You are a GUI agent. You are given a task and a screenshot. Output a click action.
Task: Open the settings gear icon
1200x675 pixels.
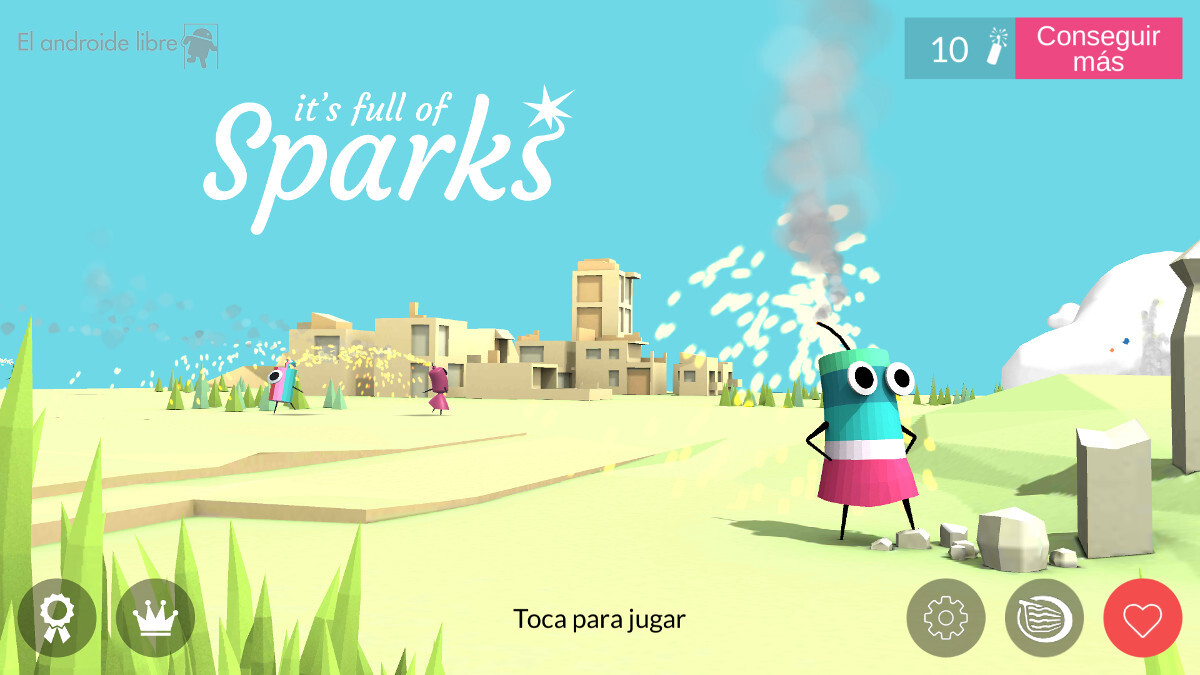point(945,618)
